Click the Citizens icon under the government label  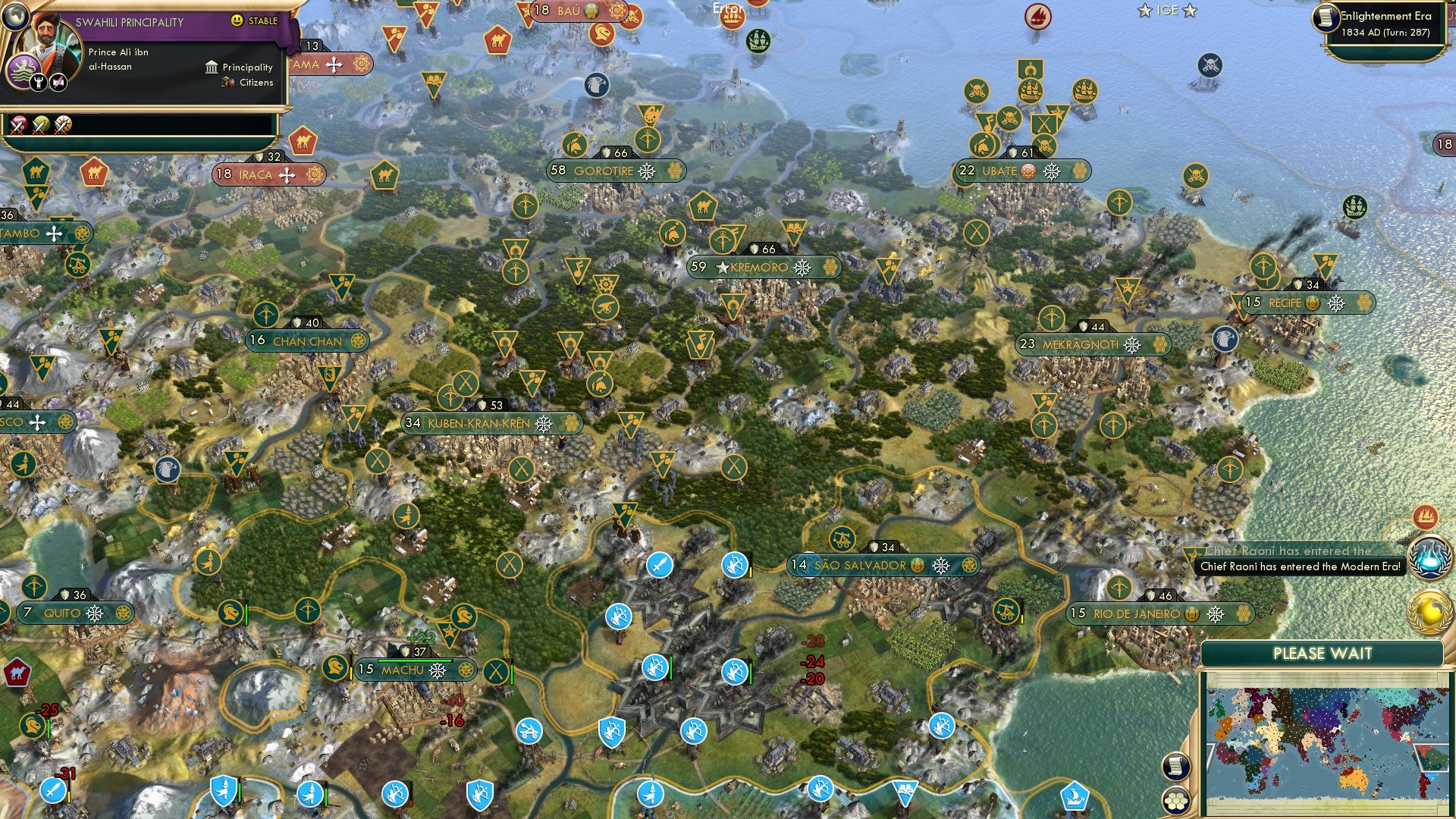pos(227,83)
